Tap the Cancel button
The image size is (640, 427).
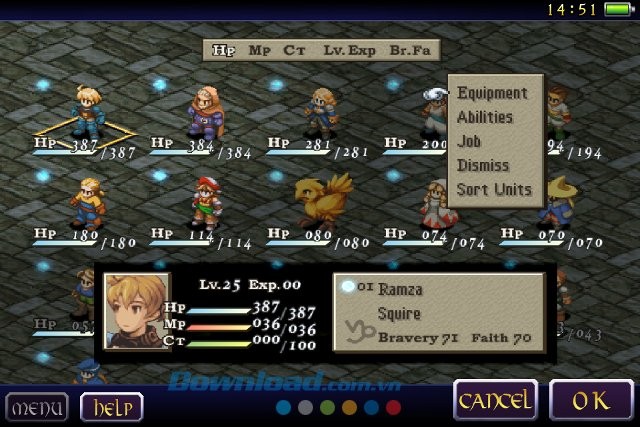tap(494, 402)
